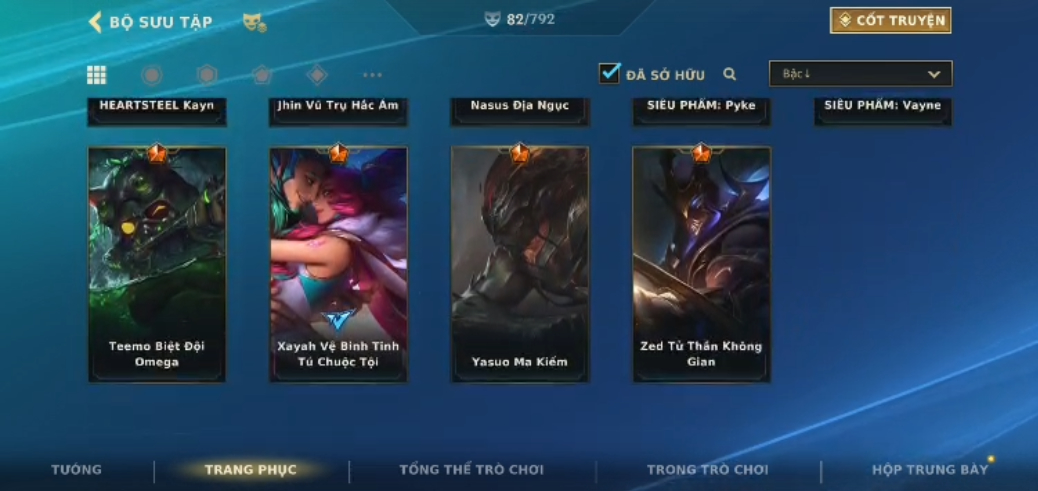View Zed Tử Thần Không Gian skin

tap(701, 265)
